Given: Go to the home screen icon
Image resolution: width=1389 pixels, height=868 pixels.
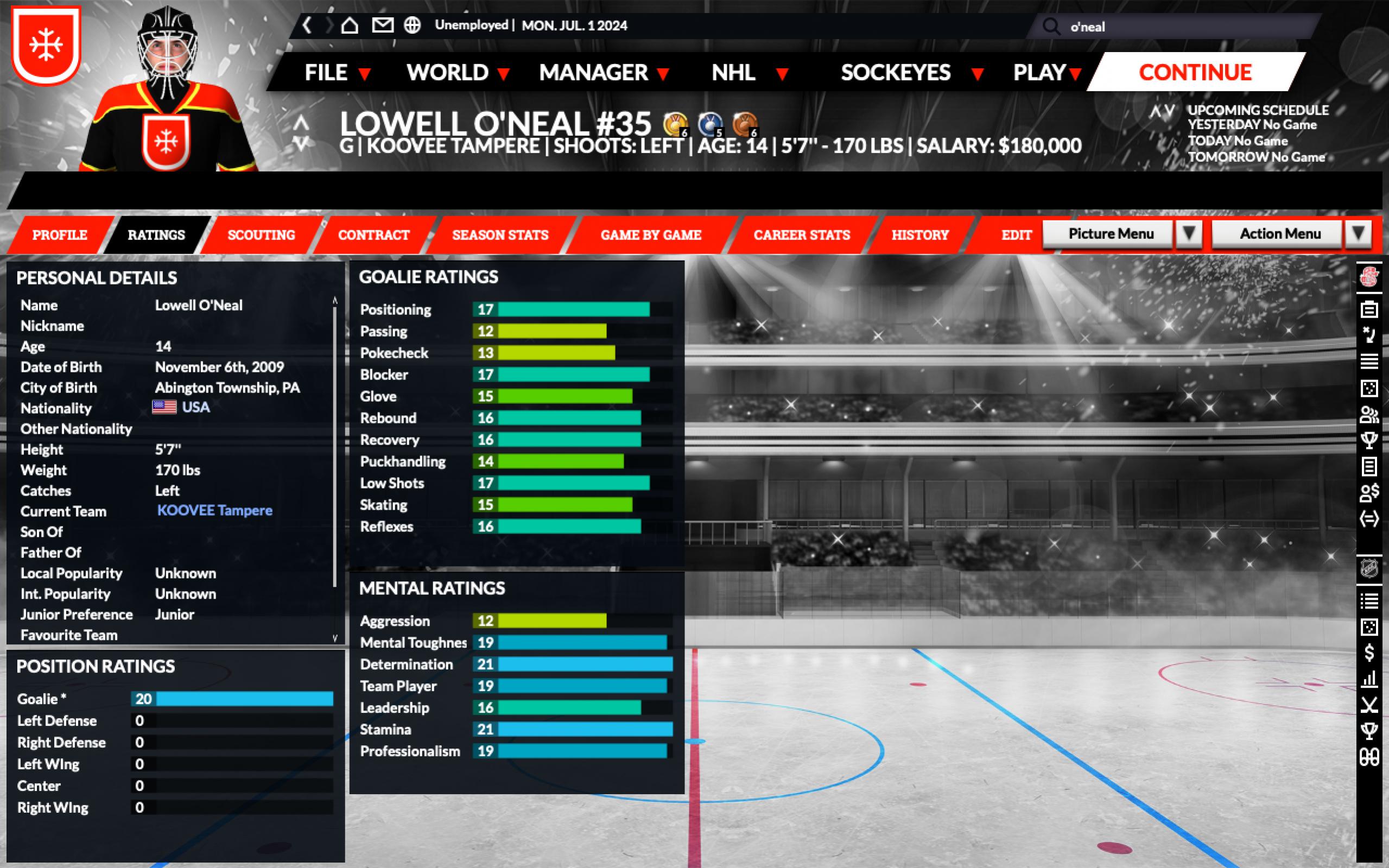Looking at the screenshot, I should point(350,26).
